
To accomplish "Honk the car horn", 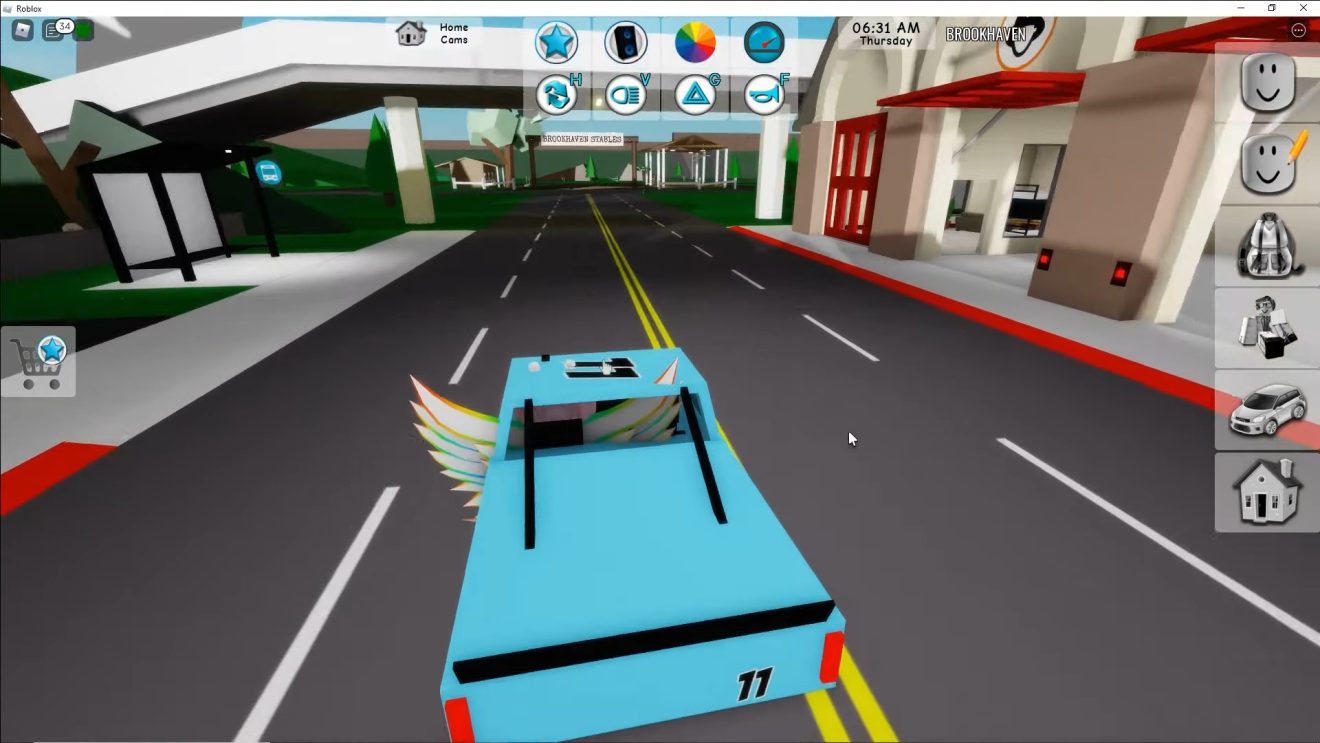I will (x=764, y=95).
